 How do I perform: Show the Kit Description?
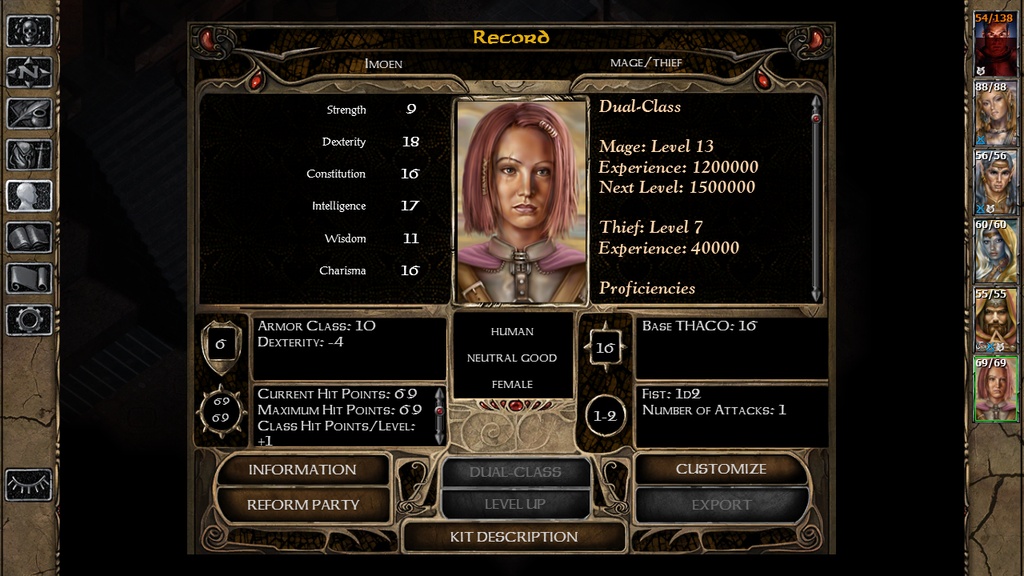(x=514, y=537)
